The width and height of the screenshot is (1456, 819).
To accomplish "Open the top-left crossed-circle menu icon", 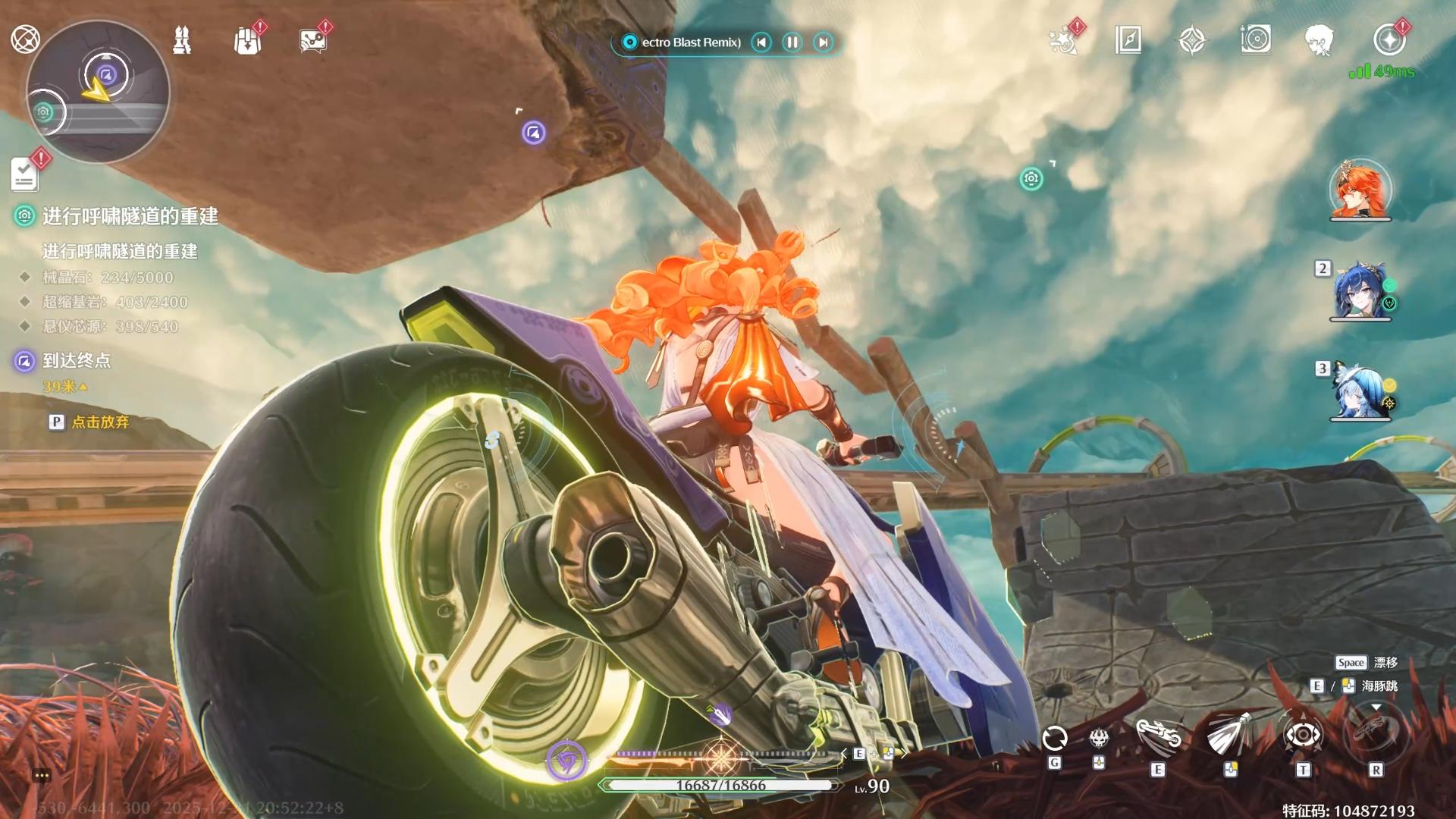I will (25, 39).
